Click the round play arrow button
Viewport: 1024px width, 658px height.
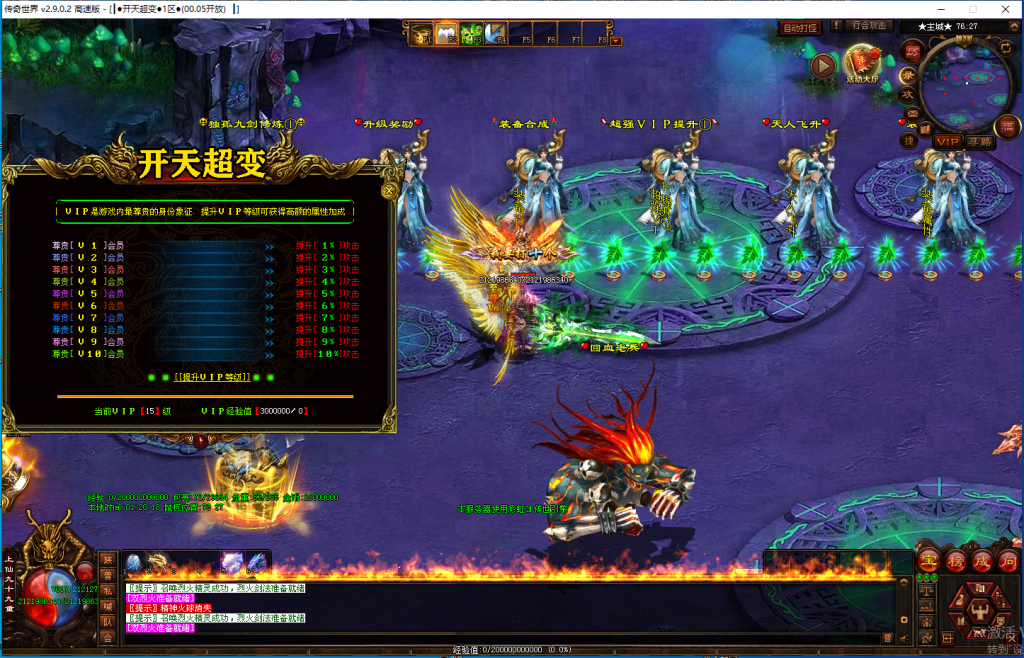pos(823,66)
